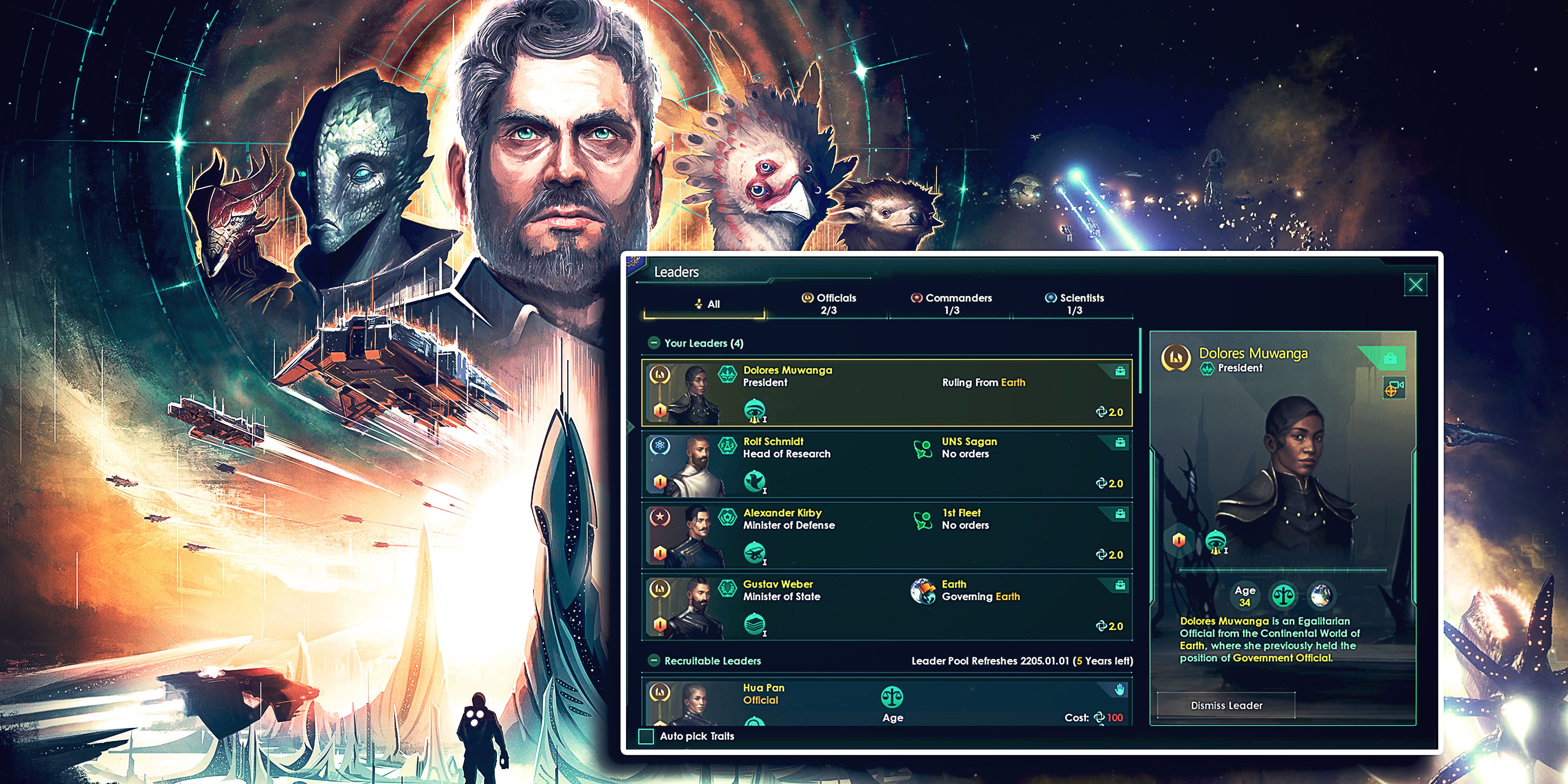
Task: Collapse the Recruitable Leaders section
Action: 654,661
